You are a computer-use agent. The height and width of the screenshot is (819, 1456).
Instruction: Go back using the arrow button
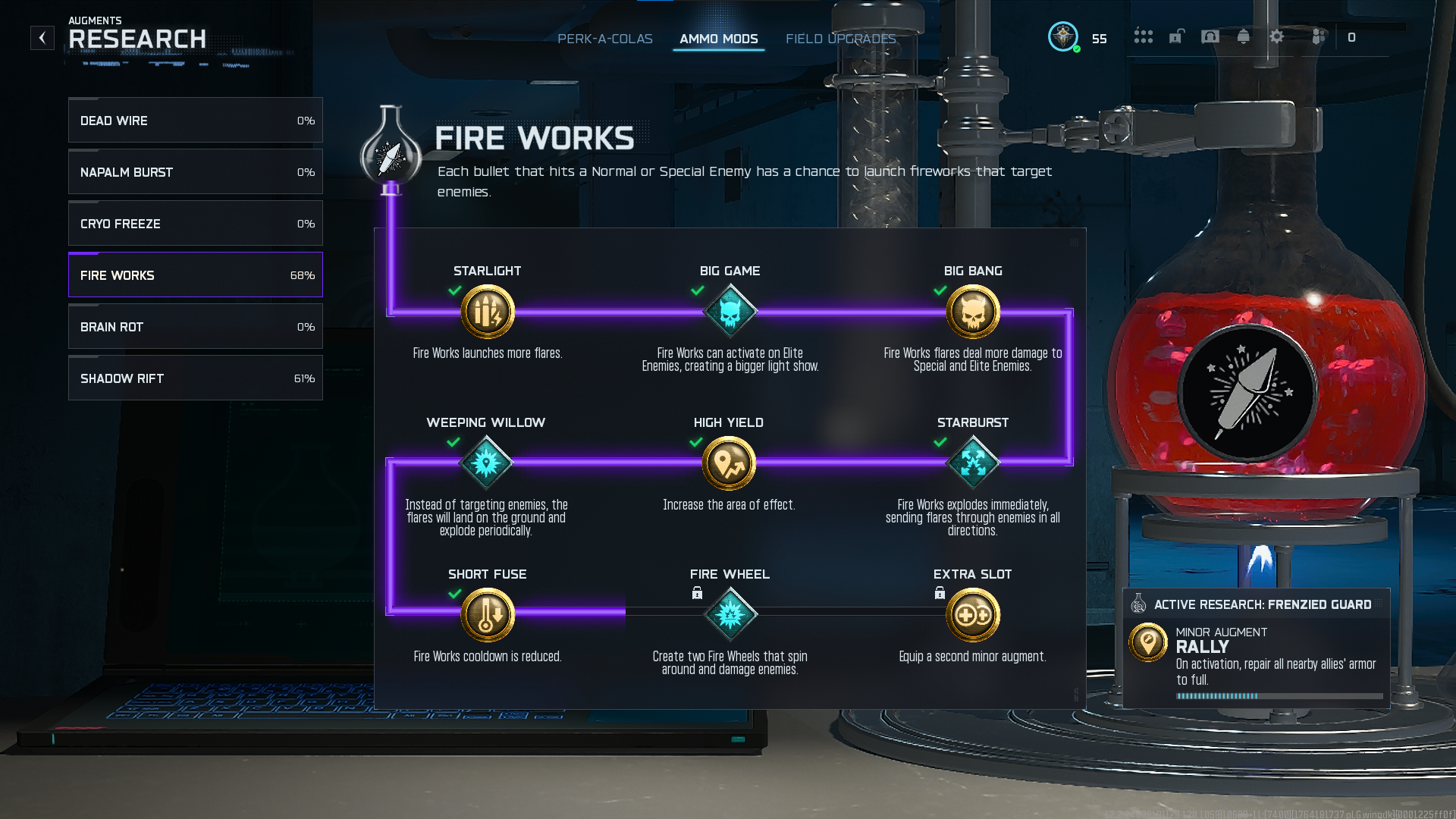[x=42, y=38]
